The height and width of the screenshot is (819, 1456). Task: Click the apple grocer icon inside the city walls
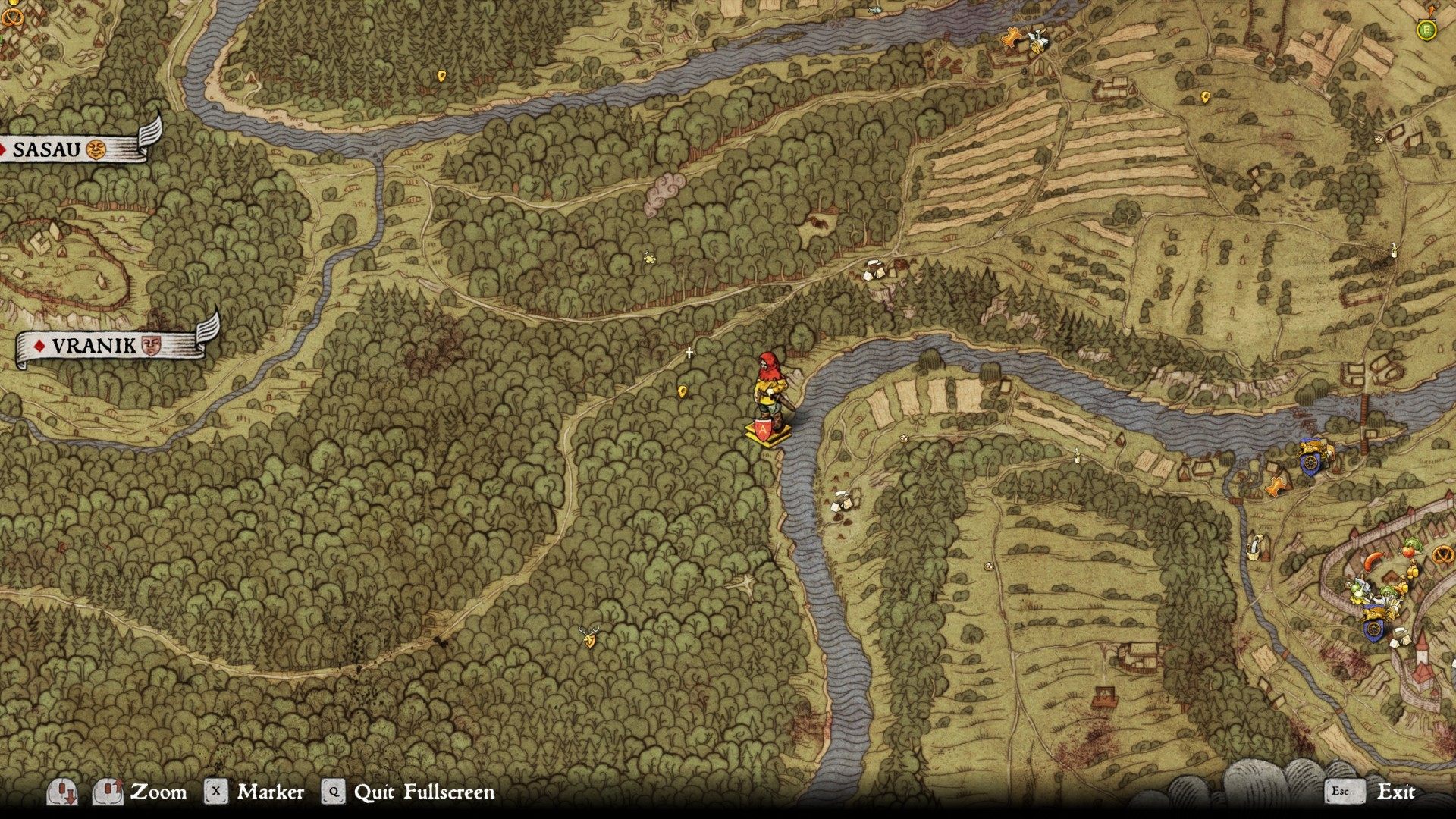pyautogui.click(x=1407, y=551)
